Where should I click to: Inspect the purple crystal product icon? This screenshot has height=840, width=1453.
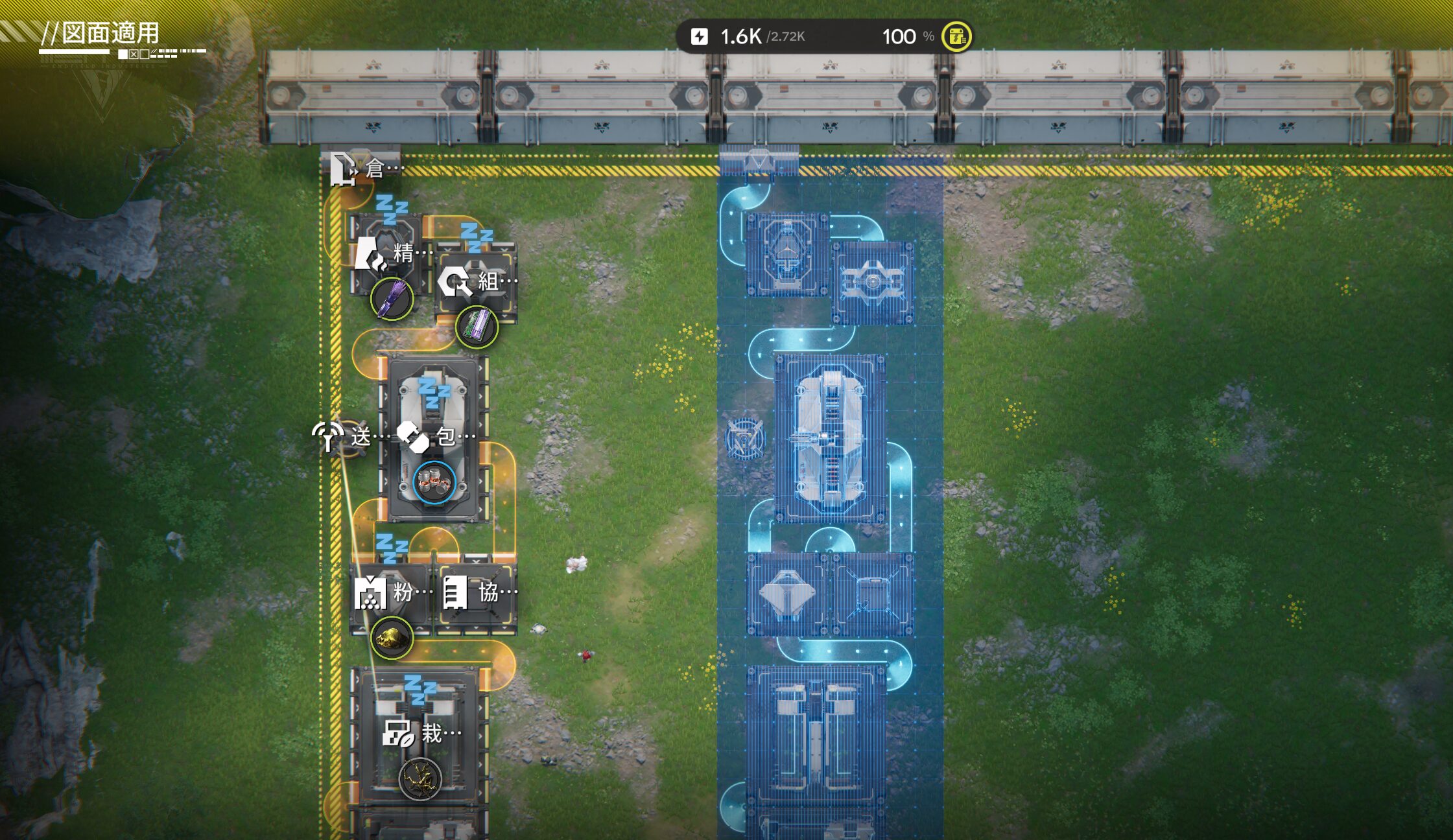pos(392,299)
